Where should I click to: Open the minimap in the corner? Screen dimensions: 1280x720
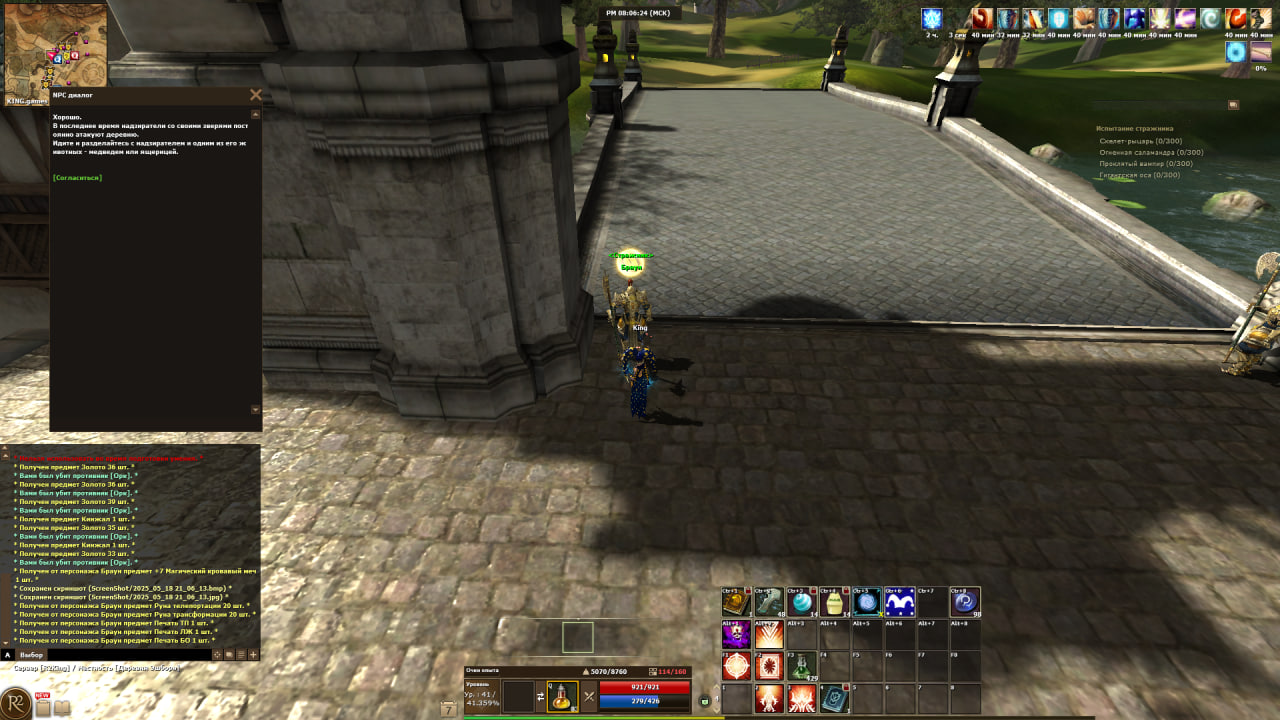pos(55,49)
